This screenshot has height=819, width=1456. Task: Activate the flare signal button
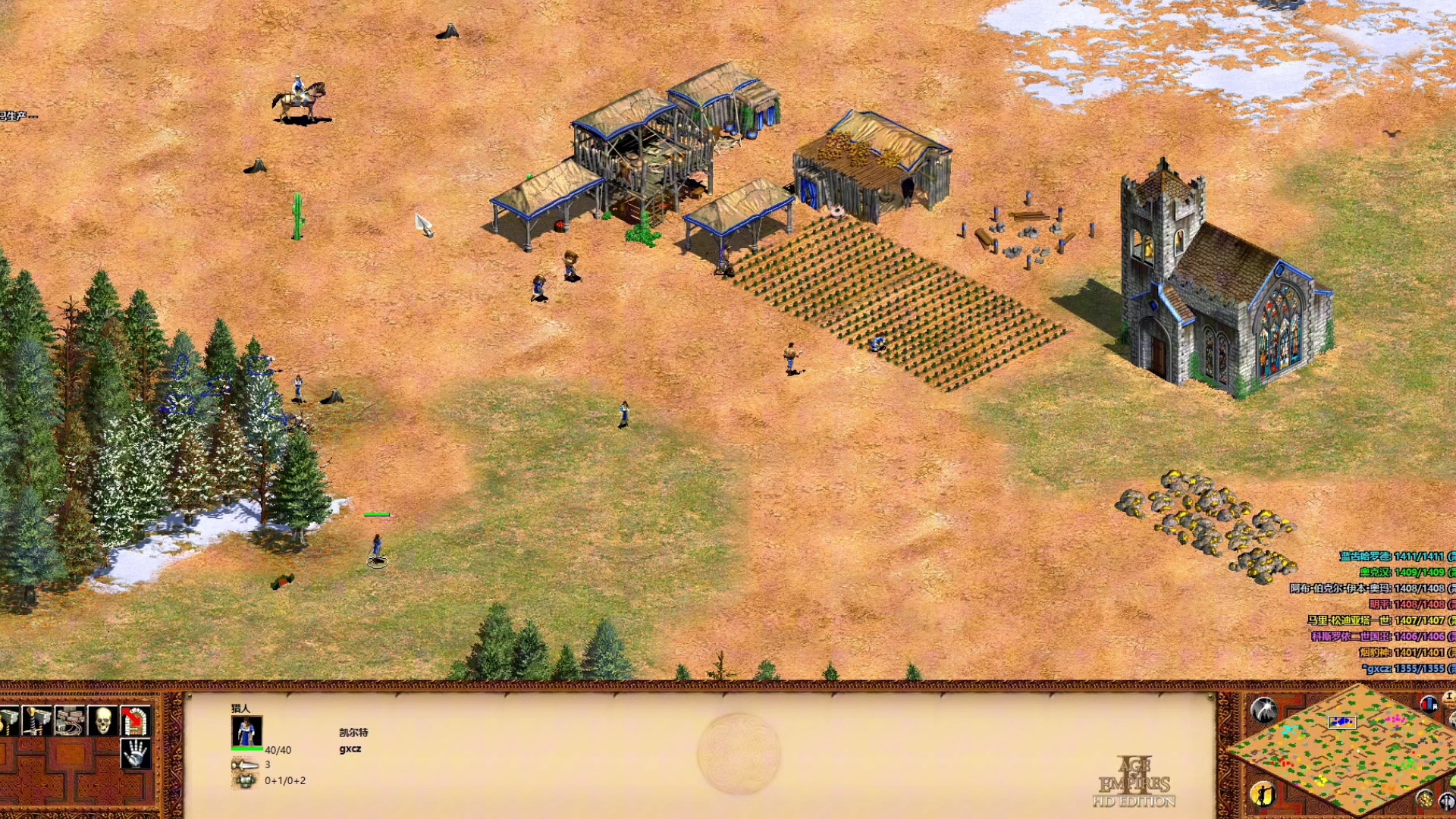1263,711
